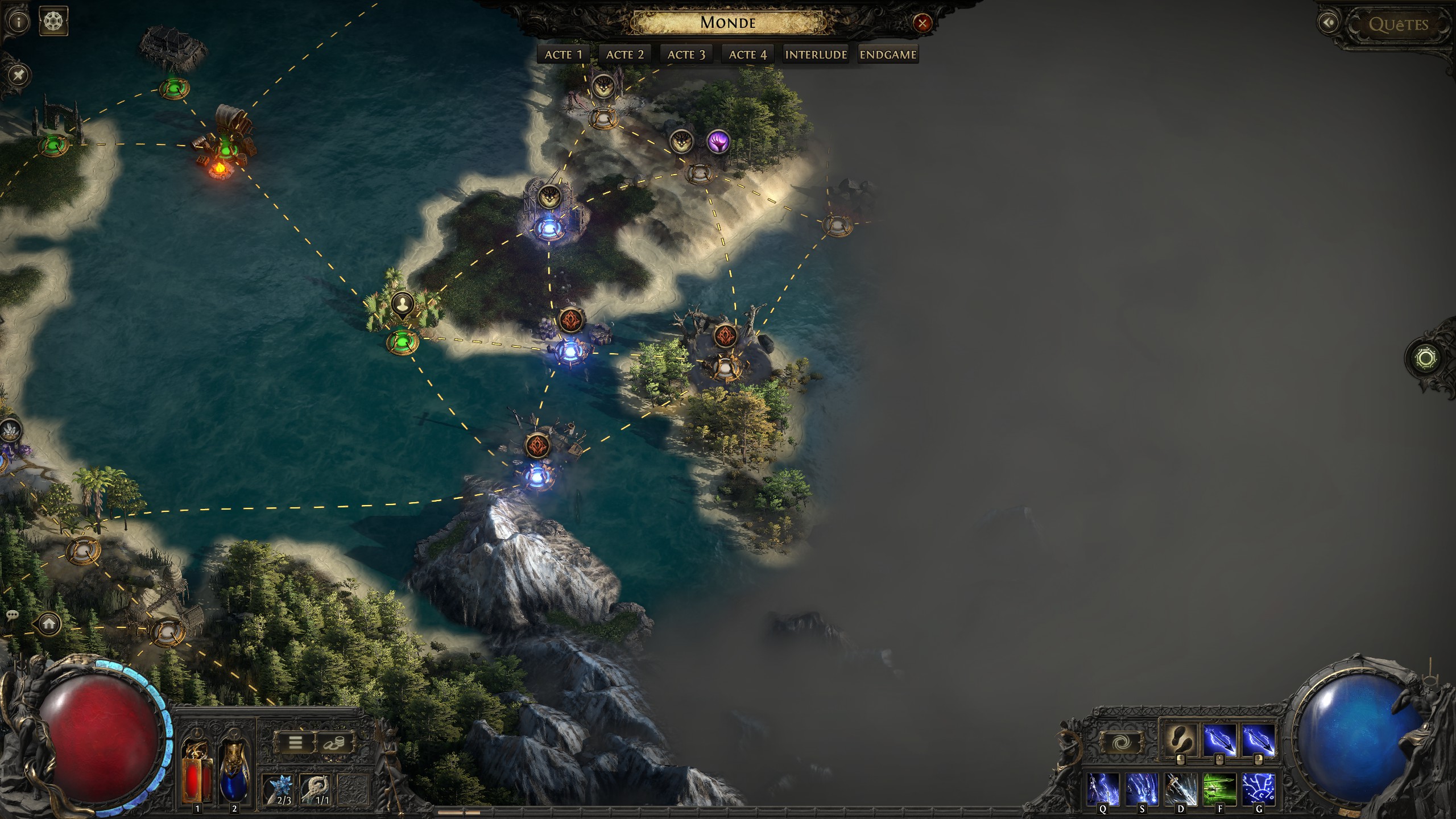Click the info button in the corner
This screenshot has width=1456, height=819.
19,22
